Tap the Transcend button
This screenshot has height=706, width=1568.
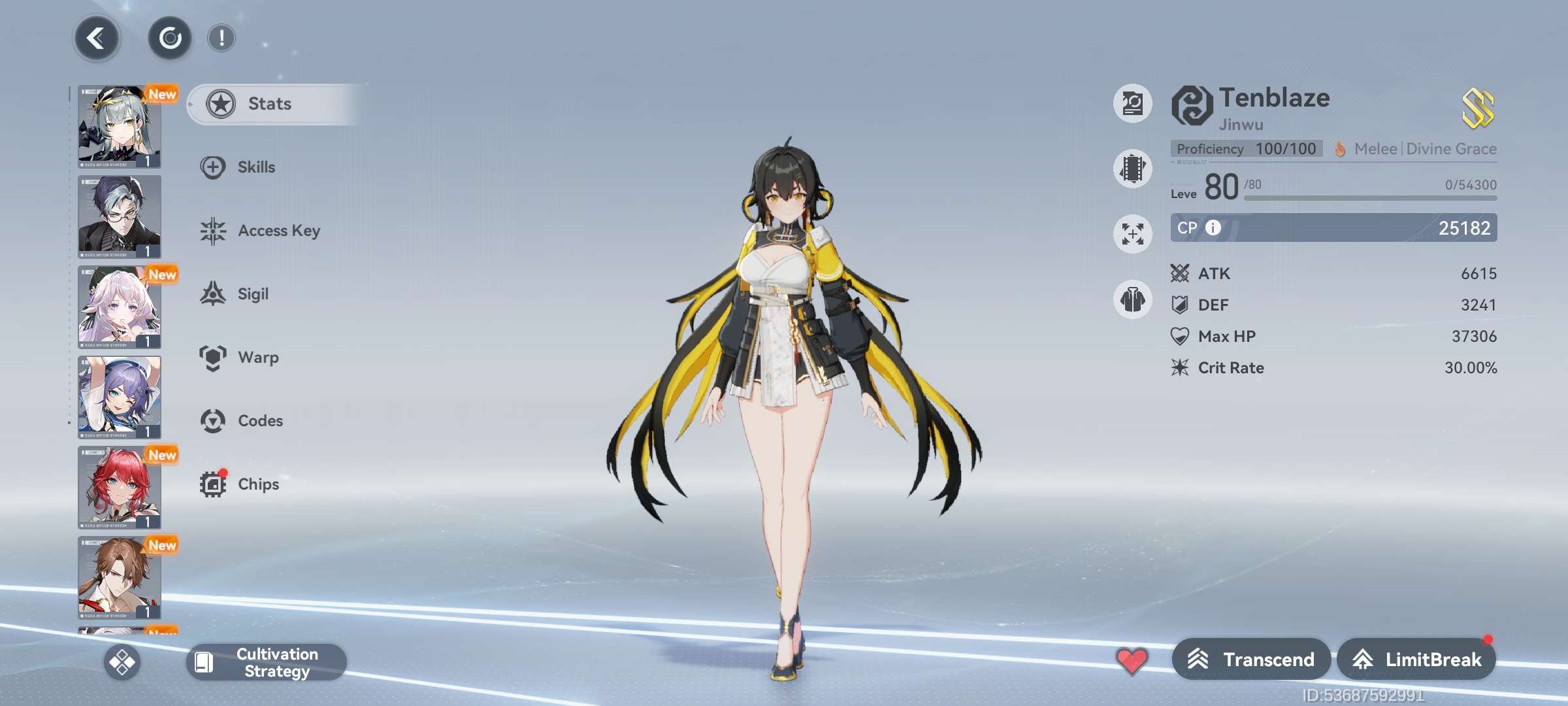[x=1250, y=660]
